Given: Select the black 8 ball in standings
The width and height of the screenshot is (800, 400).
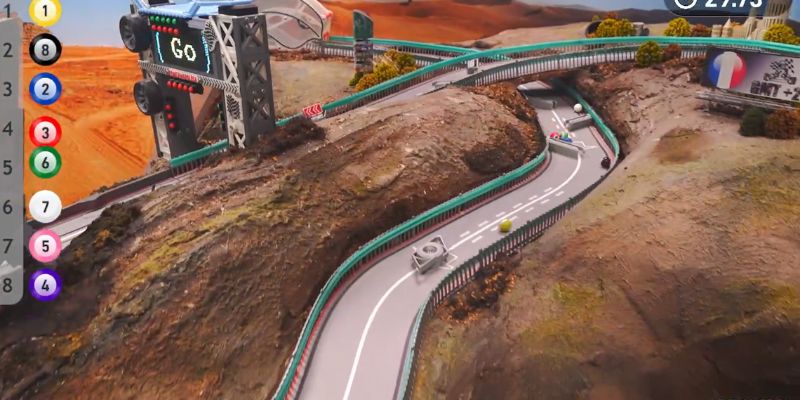Looking at the screenshot, I should coord(45,49).
